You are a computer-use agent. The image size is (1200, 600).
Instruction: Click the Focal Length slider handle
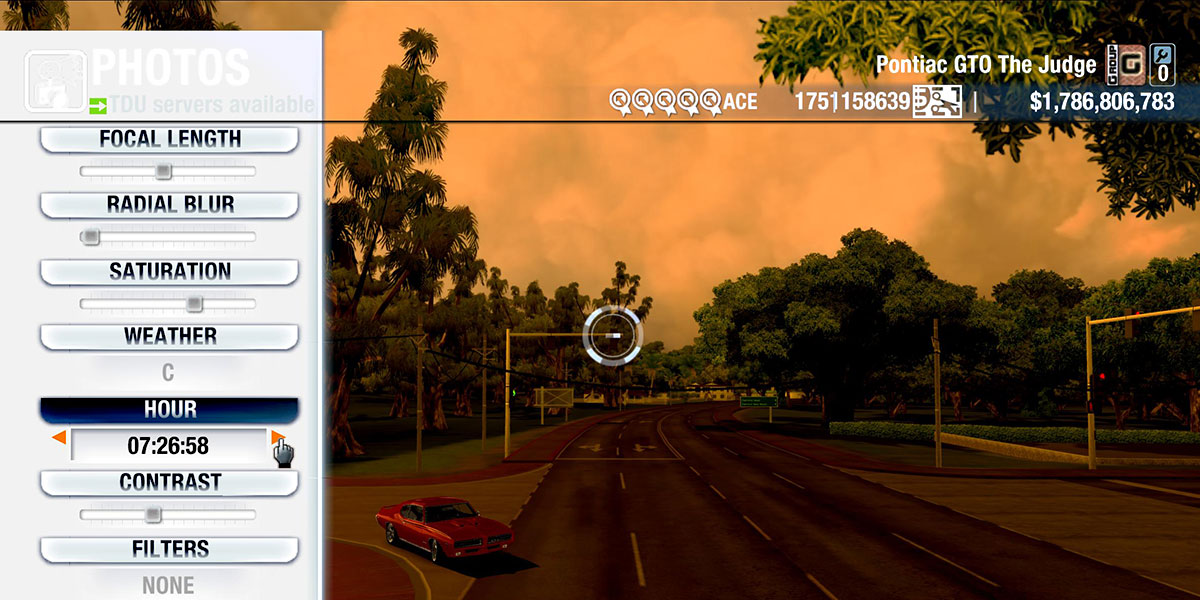(164, 172)
